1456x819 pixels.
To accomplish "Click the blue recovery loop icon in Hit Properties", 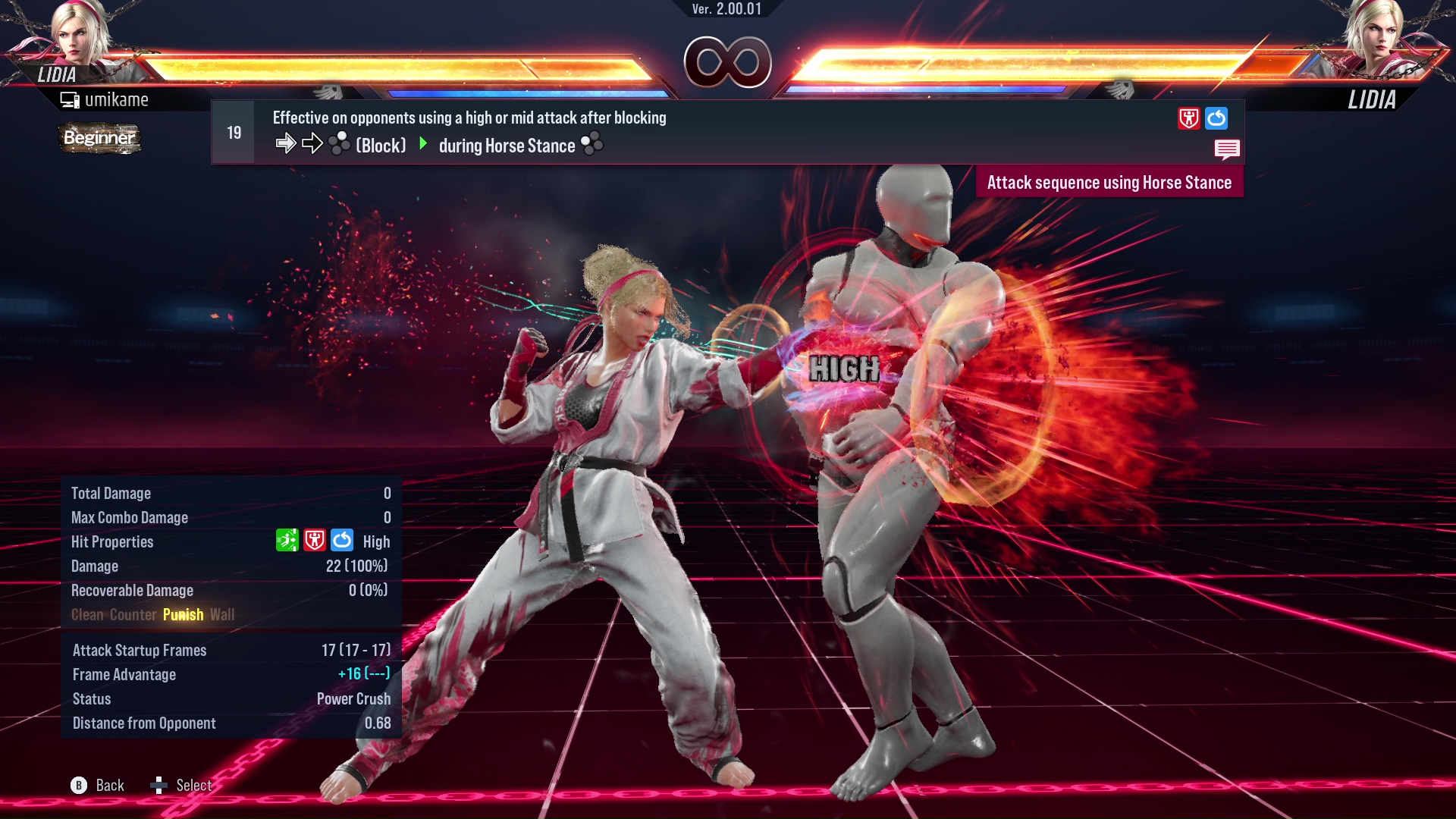I will point(343,541).
